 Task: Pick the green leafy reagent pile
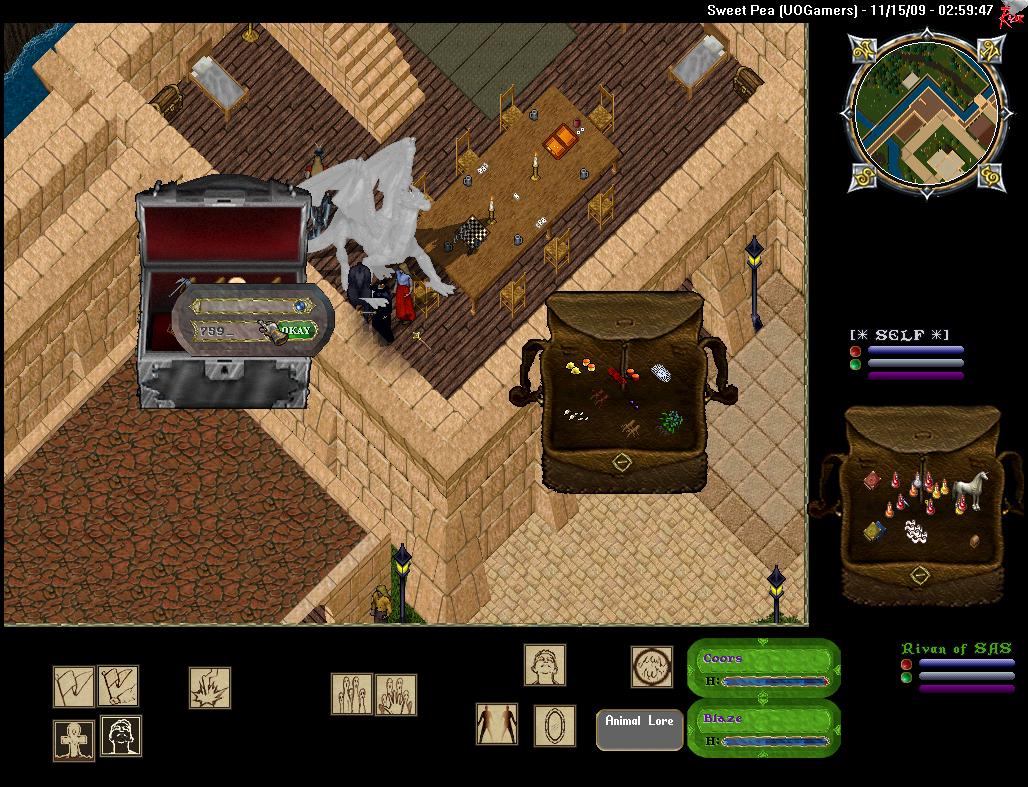point(668,422)
